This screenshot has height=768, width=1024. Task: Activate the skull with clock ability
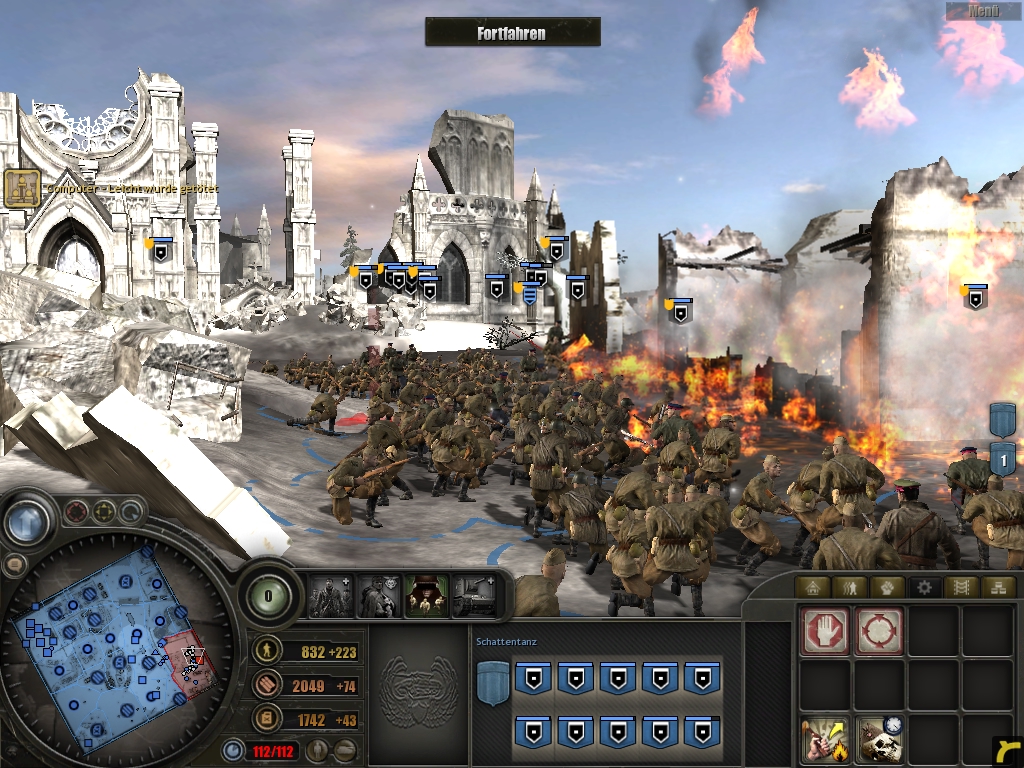click(x=879, y=740)
